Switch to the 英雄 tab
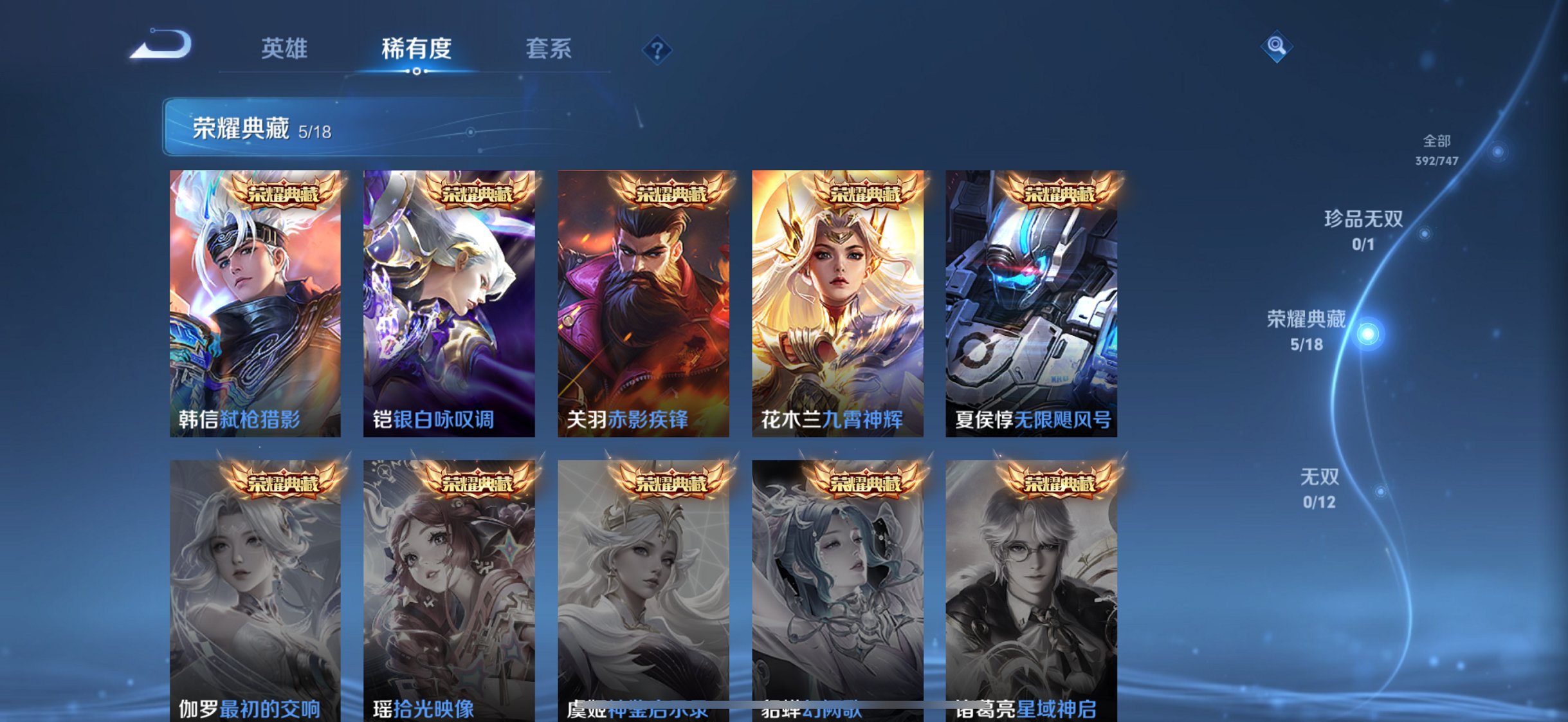 285,48
